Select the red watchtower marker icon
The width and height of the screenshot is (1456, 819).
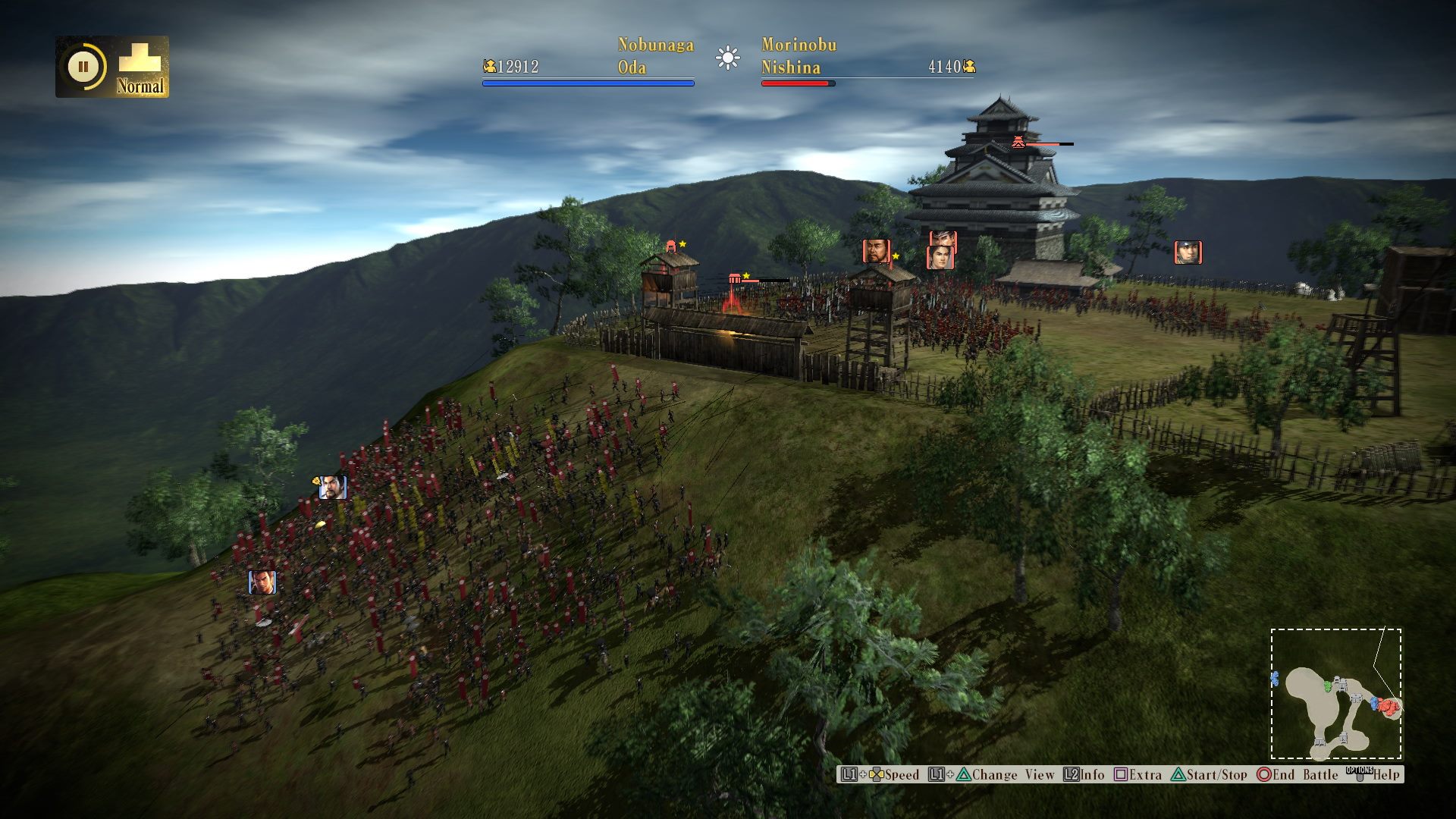click(x=671, y=246)
